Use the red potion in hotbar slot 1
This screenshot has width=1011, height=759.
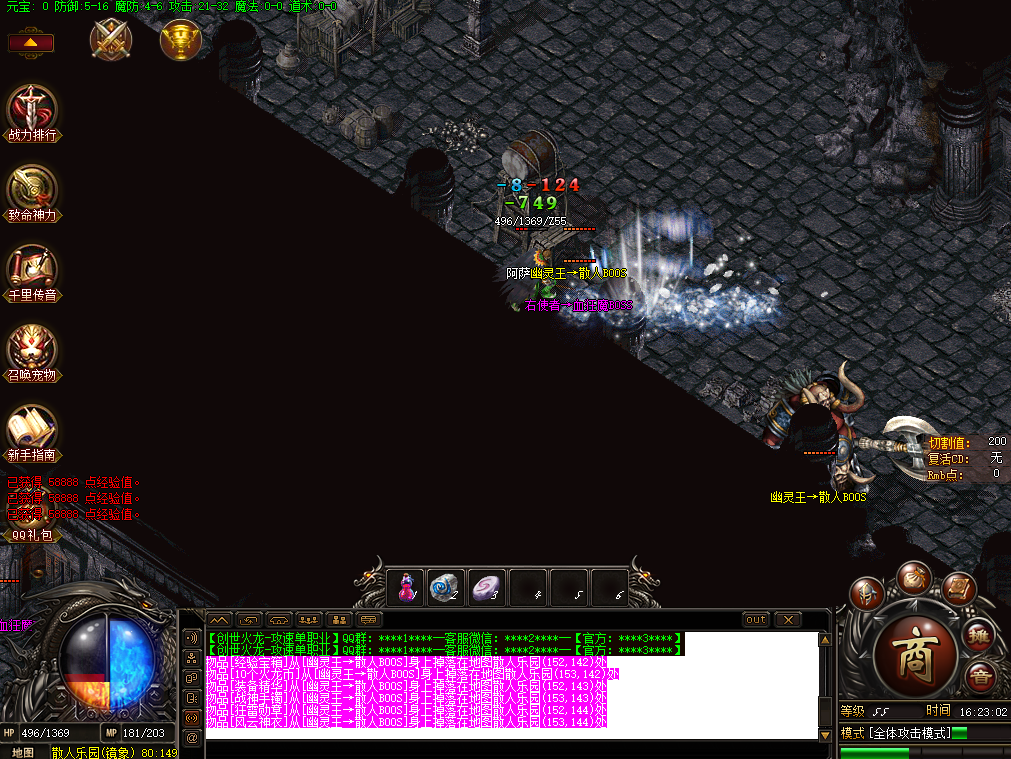[406, 587]
